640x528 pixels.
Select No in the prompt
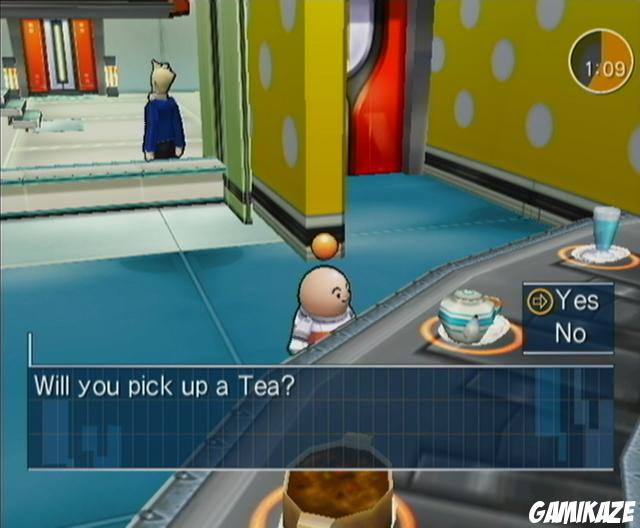(570, 333)
